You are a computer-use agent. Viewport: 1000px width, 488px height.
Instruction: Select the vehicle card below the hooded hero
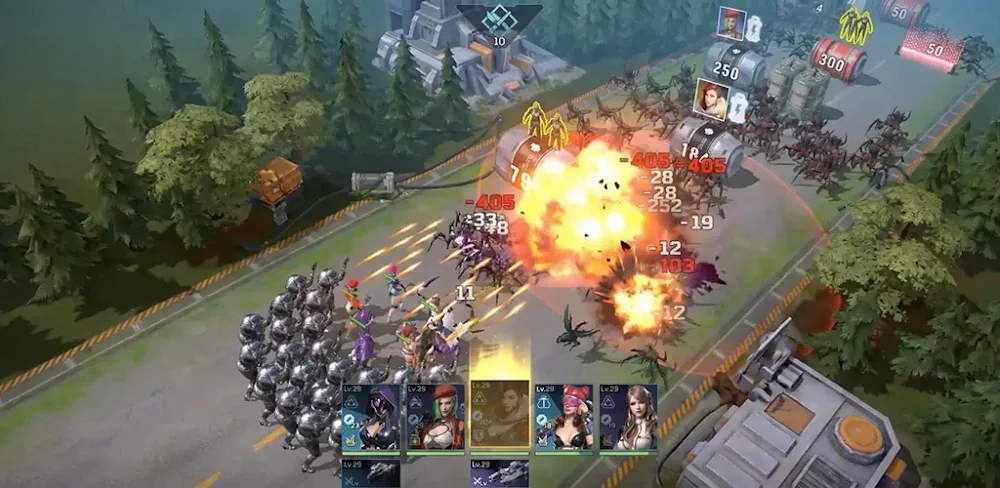370,474
